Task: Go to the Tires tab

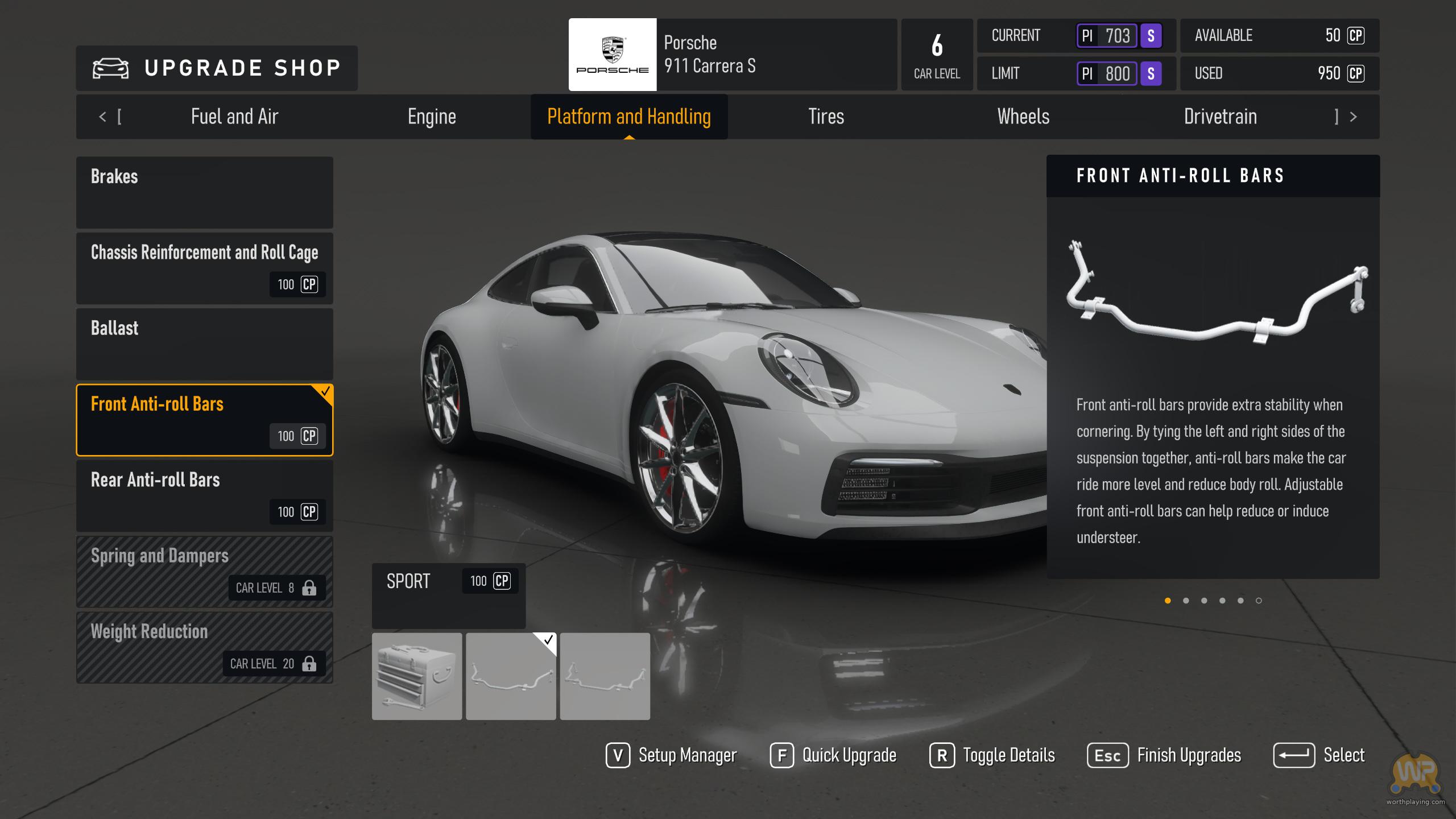Action: (826, 117)
